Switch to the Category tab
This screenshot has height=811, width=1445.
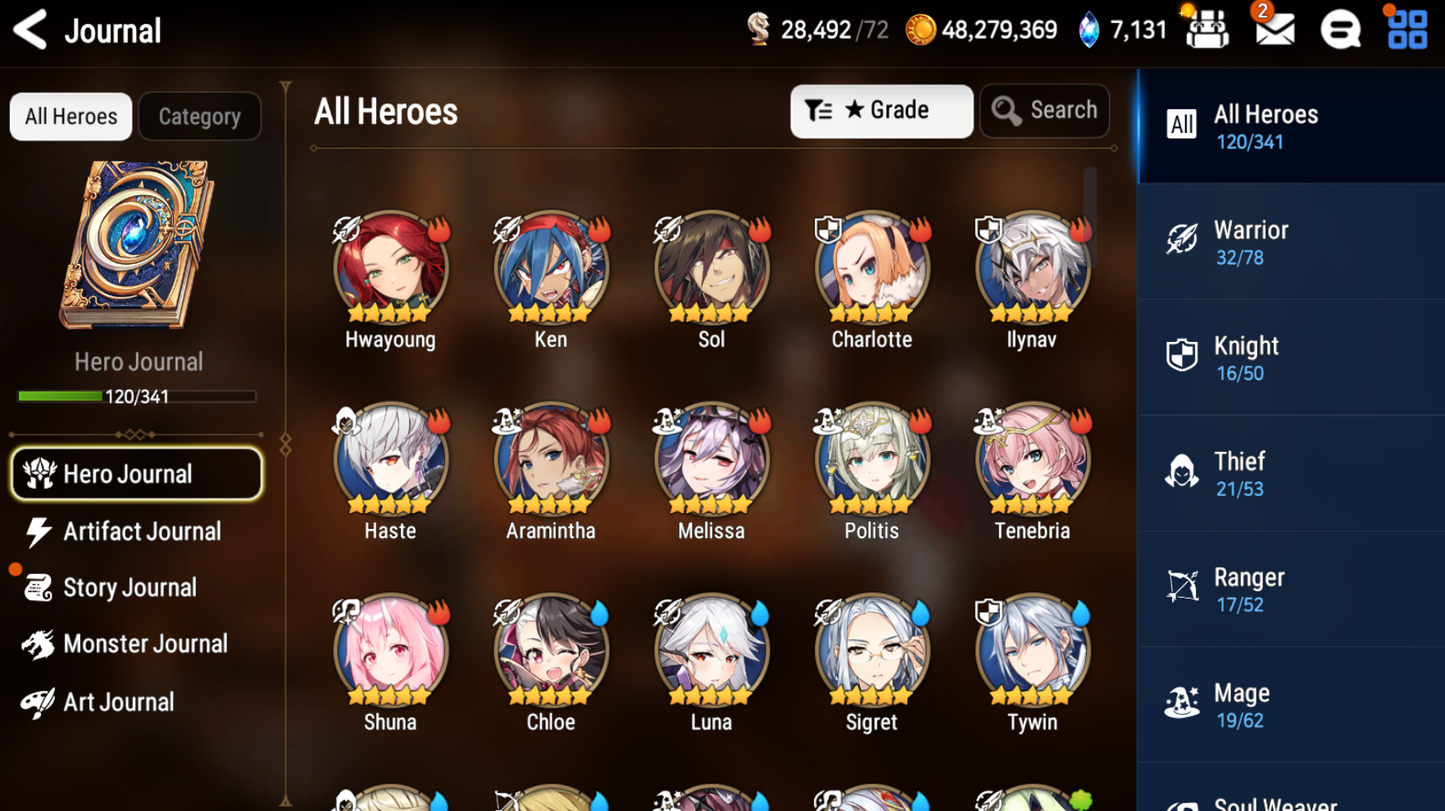(x=199, y=117)
